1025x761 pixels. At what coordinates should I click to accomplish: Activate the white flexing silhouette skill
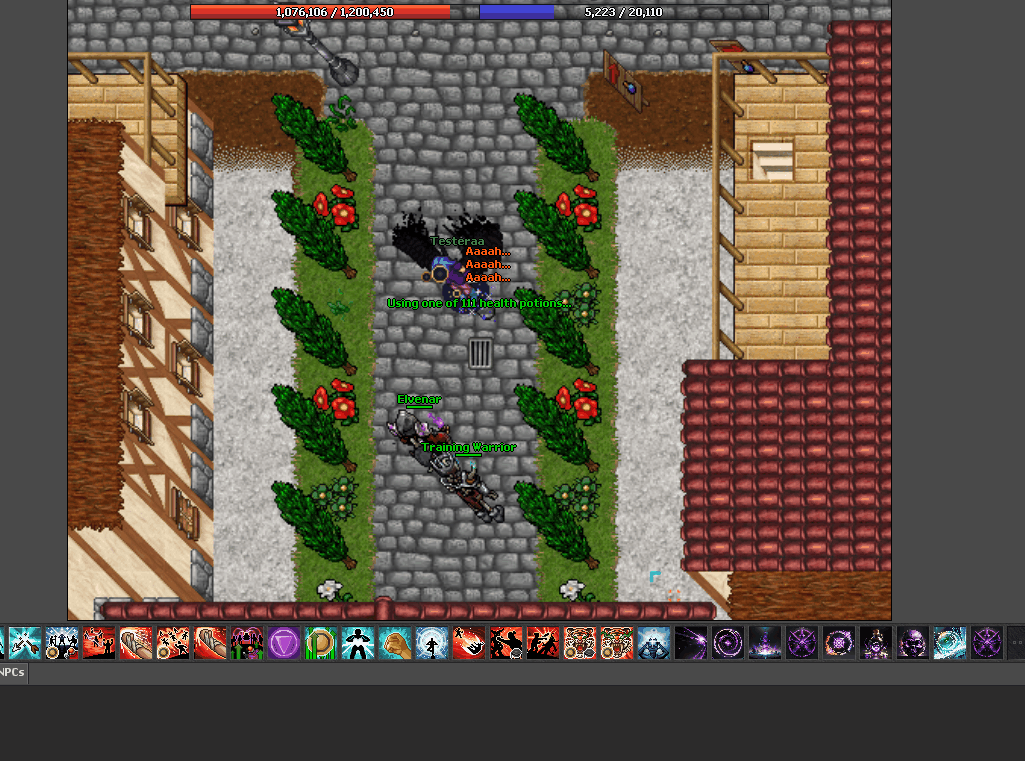pyautogui.click(x=358, y=643)
